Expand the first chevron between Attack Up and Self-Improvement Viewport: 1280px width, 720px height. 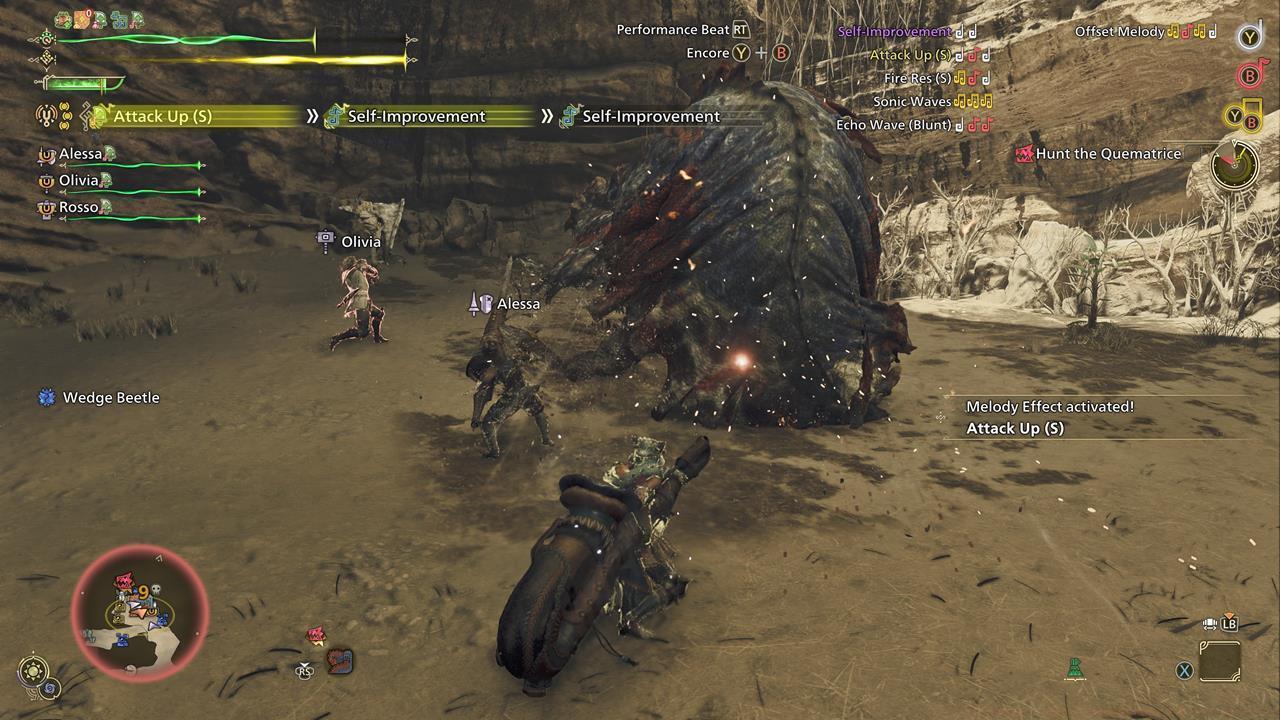pyautogui.click(x=314, y=116)
